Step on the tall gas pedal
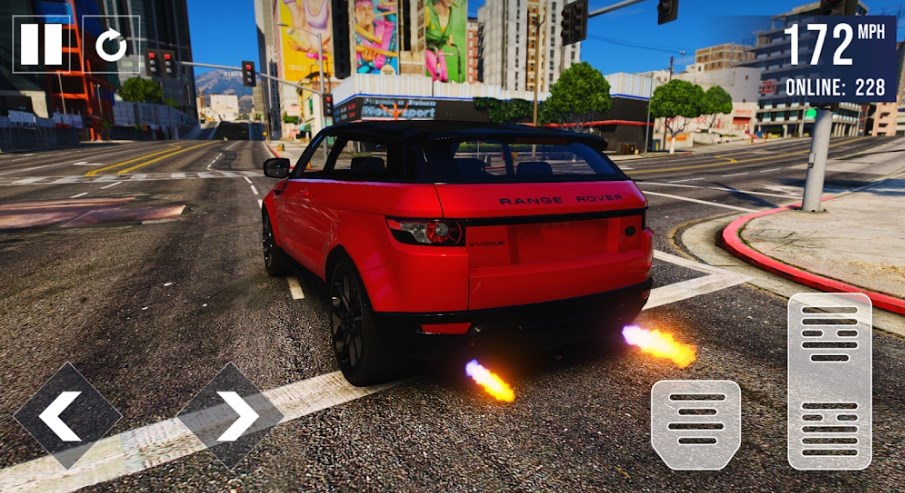 829,381
